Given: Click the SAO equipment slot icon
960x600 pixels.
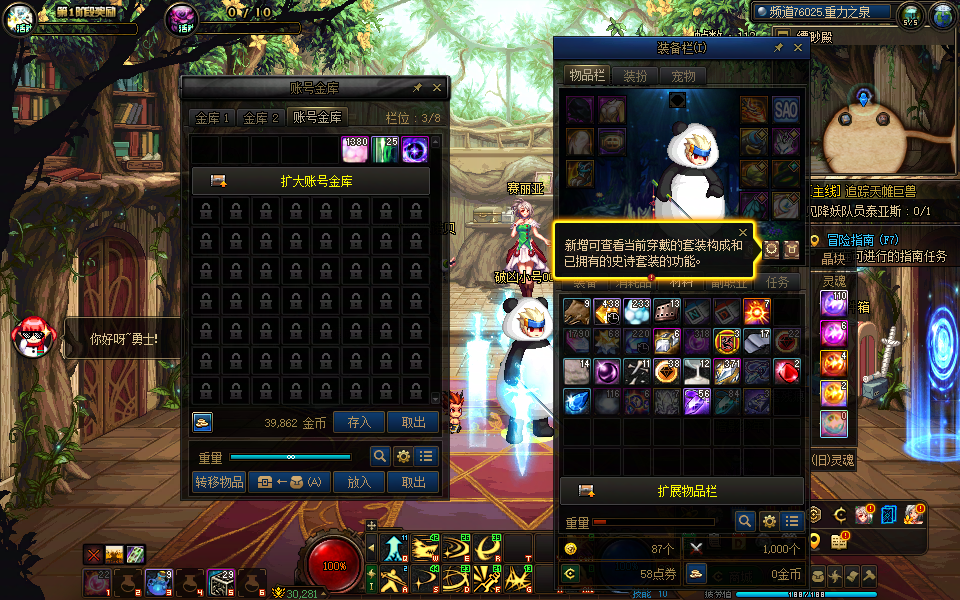Looking at the screenshot, I should [785, 109].
